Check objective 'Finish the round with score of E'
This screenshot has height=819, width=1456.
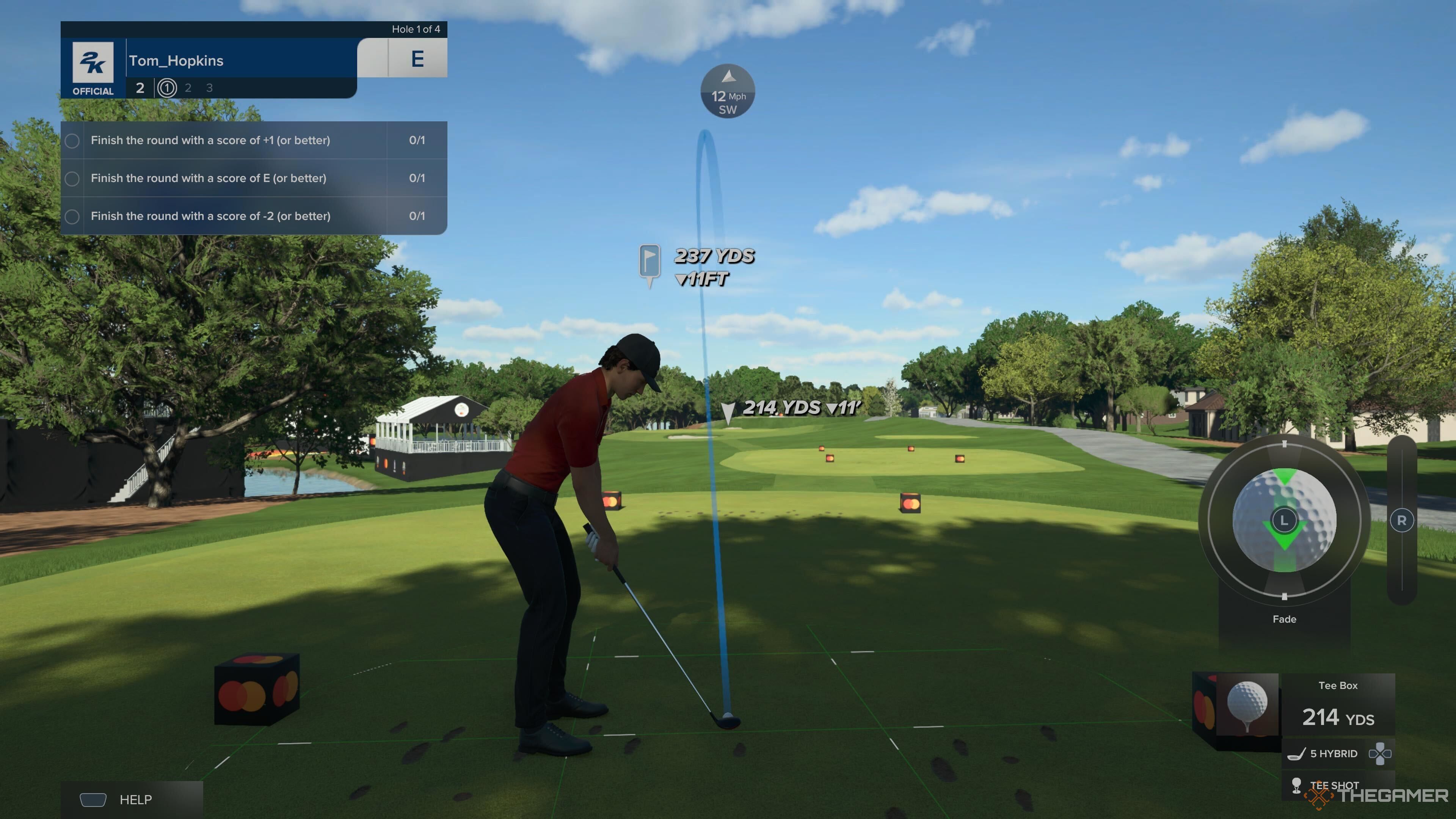(72, 178)
